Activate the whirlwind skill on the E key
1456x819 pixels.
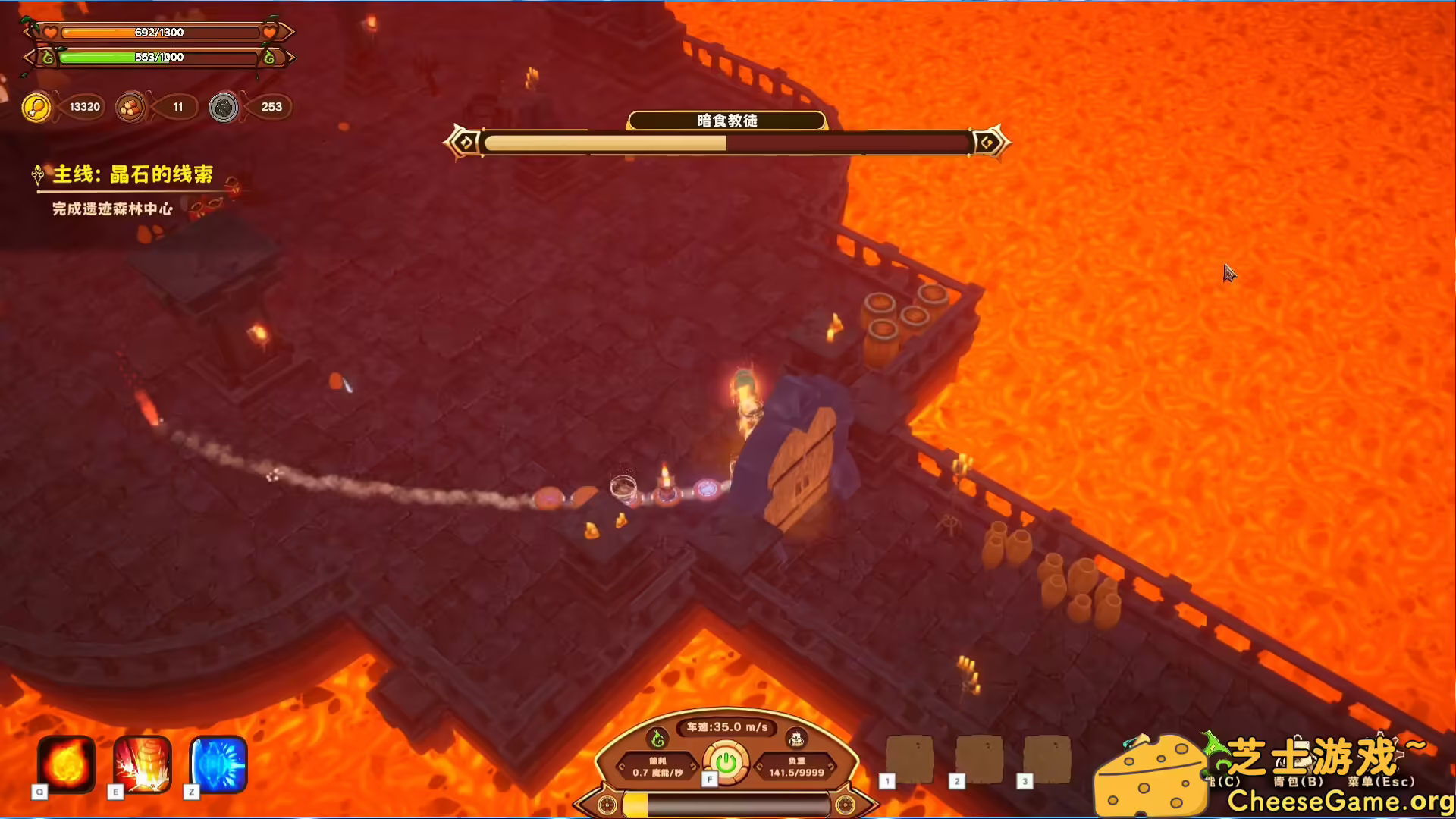click(140, 766)
